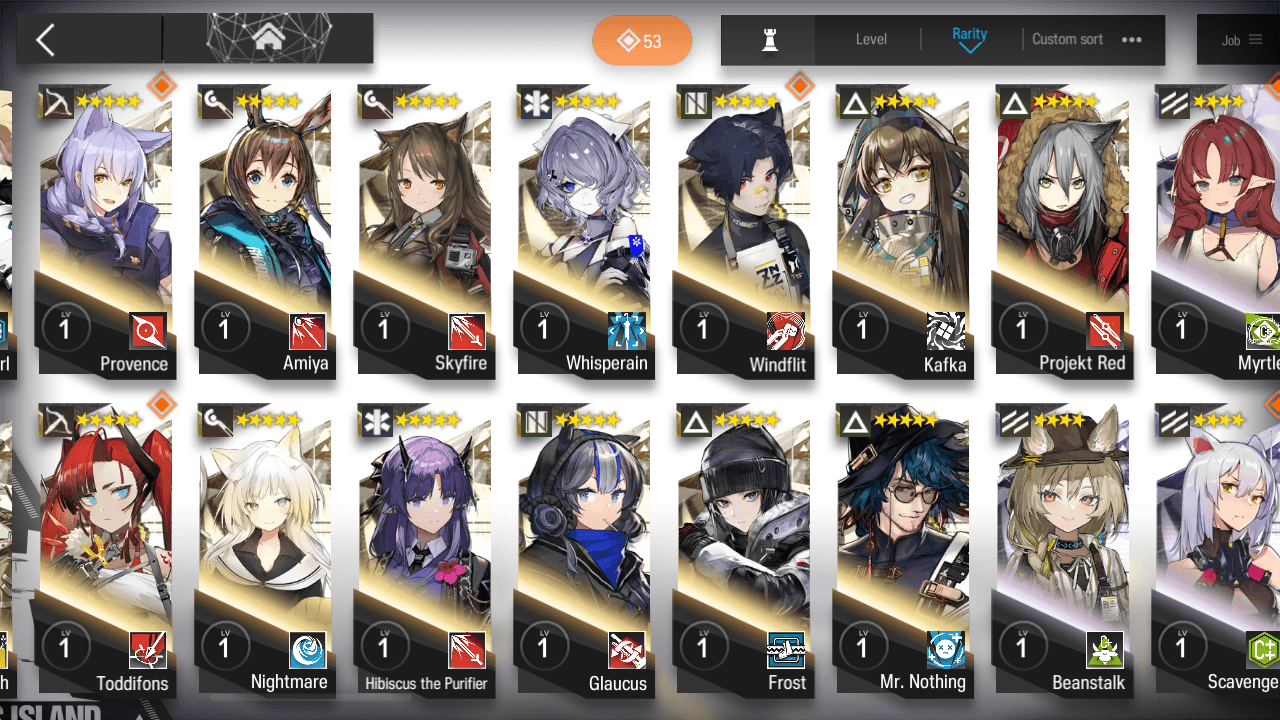Open the home navigation menu

click(267, 39)
